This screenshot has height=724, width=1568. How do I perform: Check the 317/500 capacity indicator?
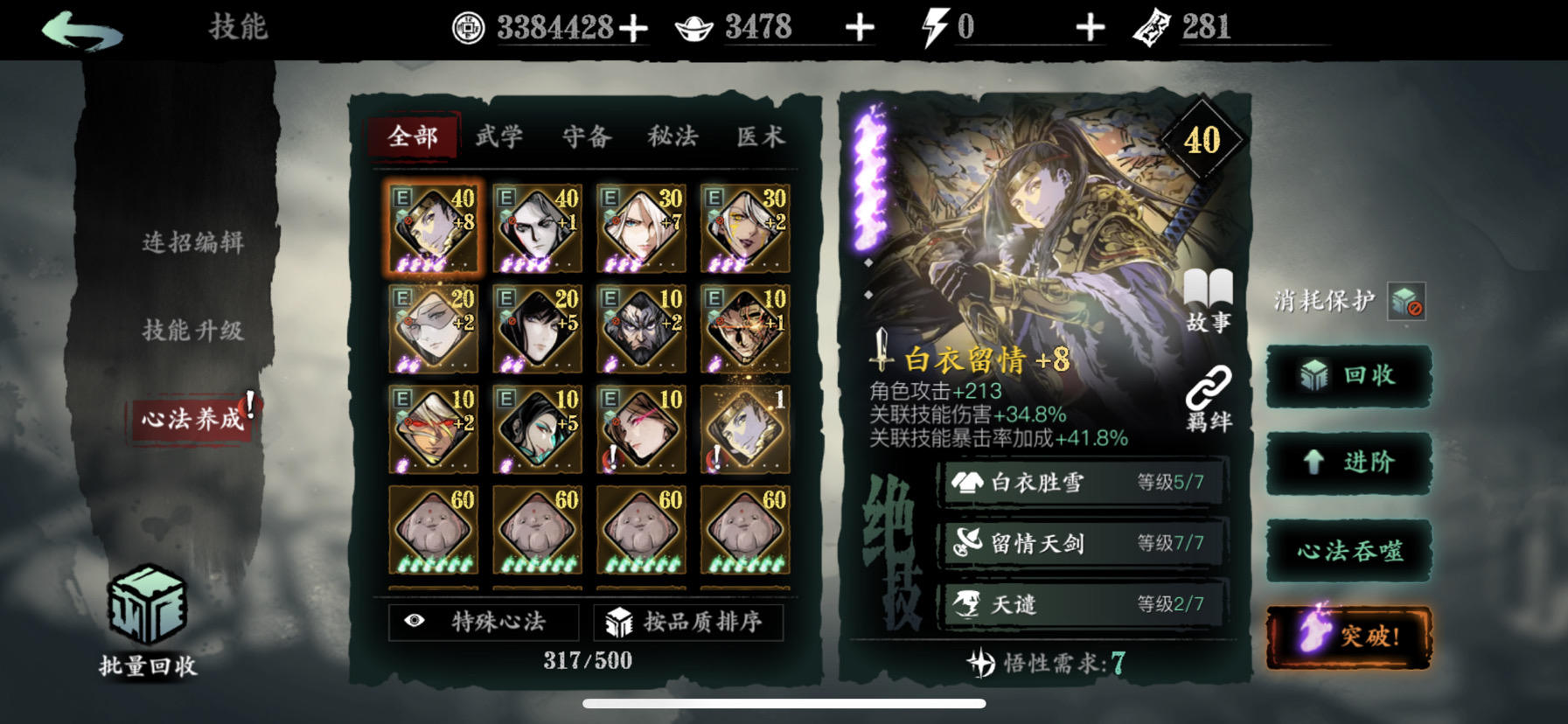tap(586, 661)
